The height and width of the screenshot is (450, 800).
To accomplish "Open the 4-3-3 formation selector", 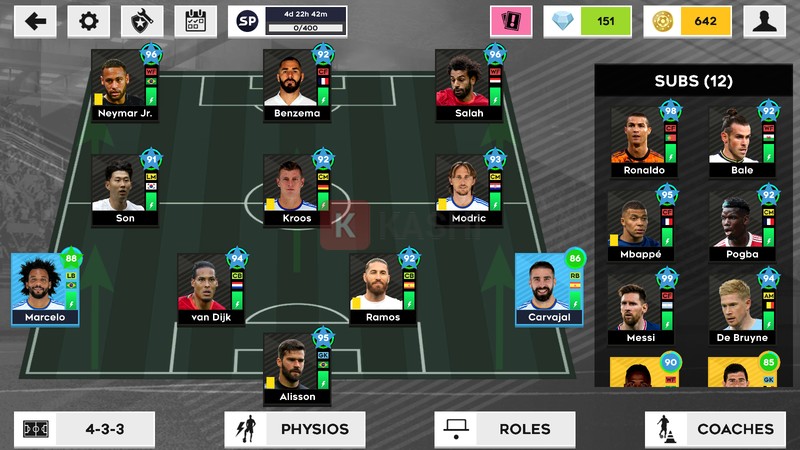I will (x=85, y=429).
